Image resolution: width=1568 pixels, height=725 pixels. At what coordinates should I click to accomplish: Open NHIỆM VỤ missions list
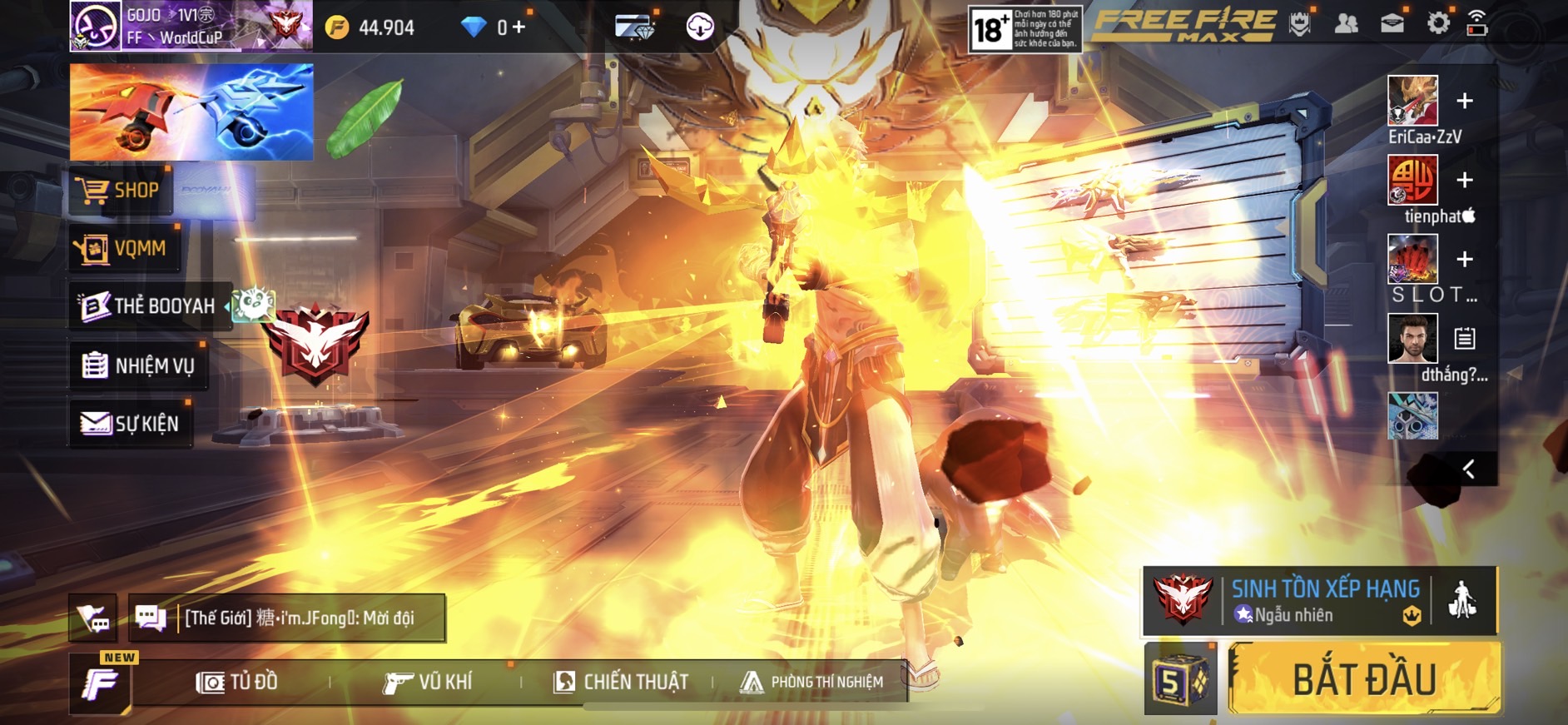[x=139, y=365]
